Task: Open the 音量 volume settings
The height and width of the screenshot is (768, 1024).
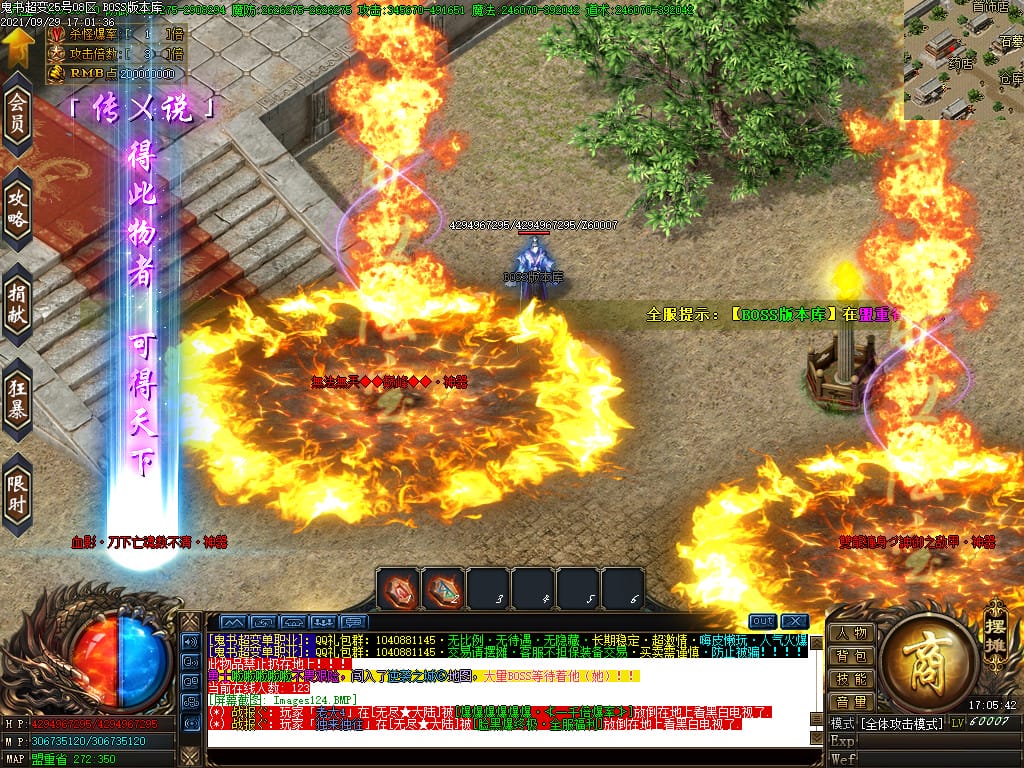Action: coord(852,703)
